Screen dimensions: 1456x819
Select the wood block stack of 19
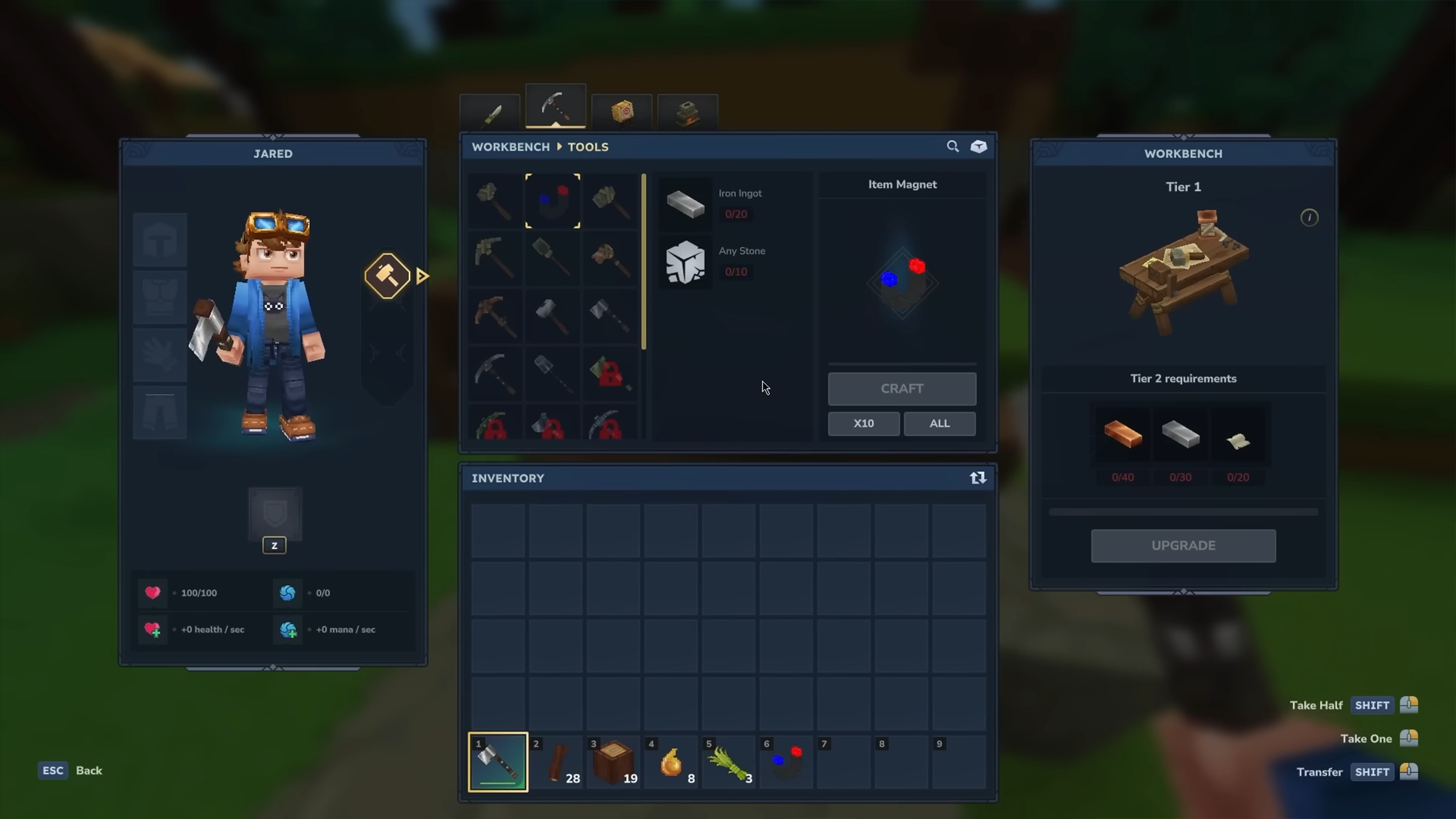613,762
